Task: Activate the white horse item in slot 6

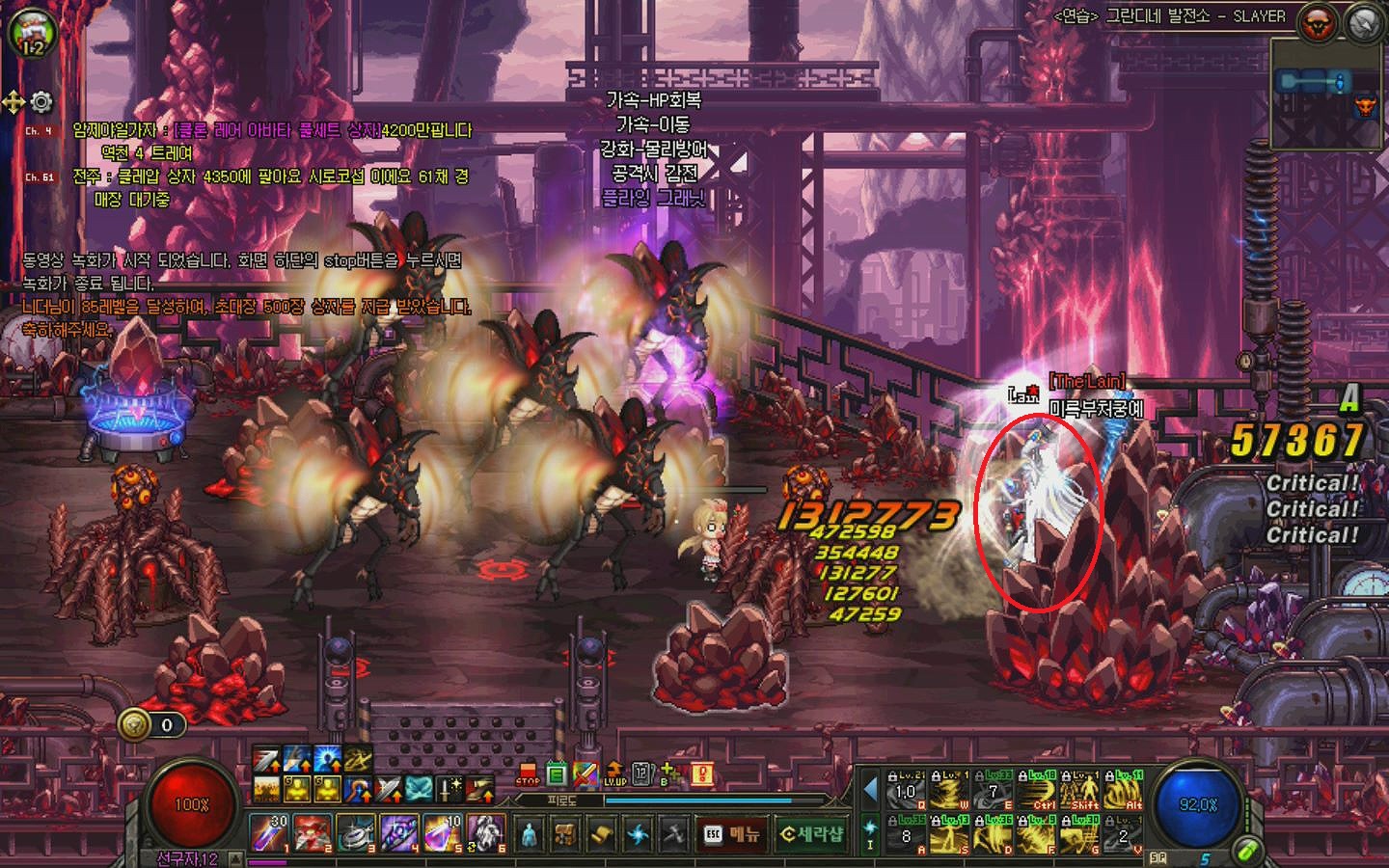Action: [486, 833]
